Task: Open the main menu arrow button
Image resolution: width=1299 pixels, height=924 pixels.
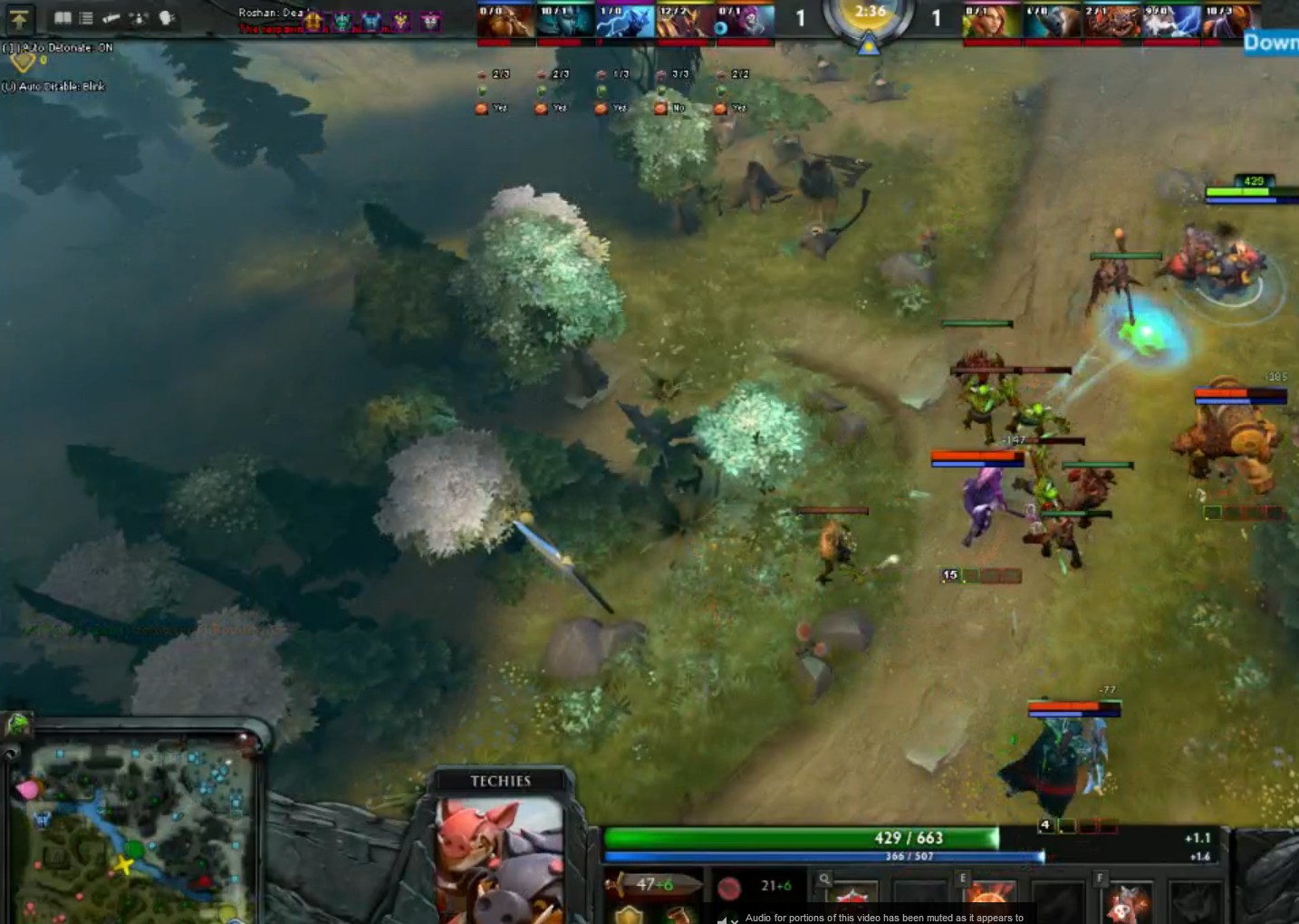Action: pyautogui.click(x=19, y=18)
